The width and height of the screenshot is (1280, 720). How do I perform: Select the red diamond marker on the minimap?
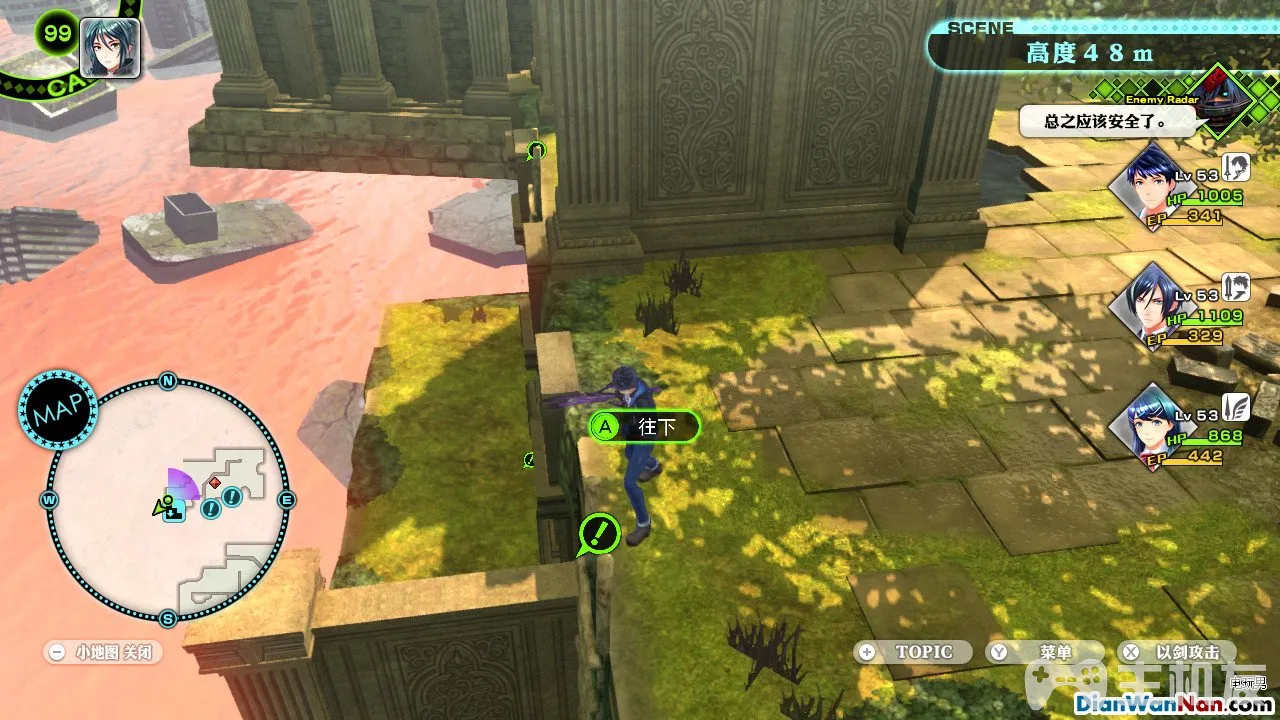214,483
